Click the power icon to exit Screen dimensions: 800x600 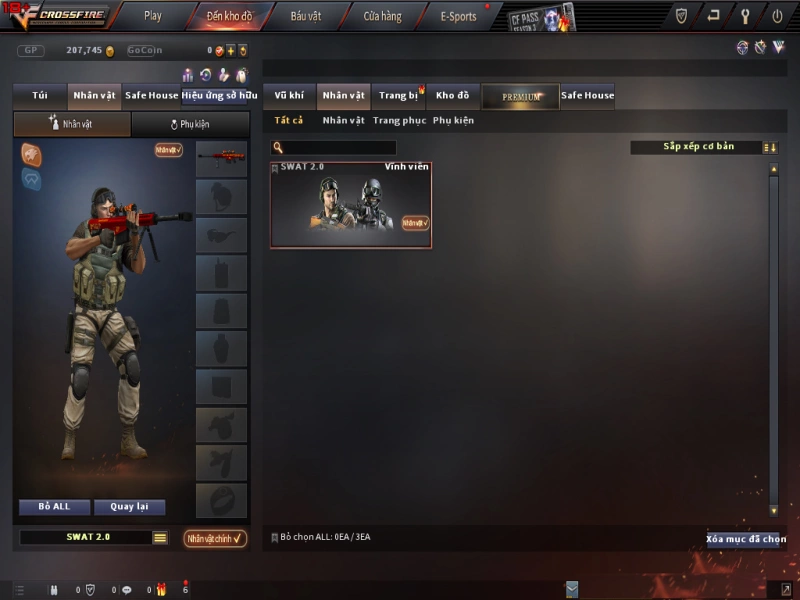777,16
